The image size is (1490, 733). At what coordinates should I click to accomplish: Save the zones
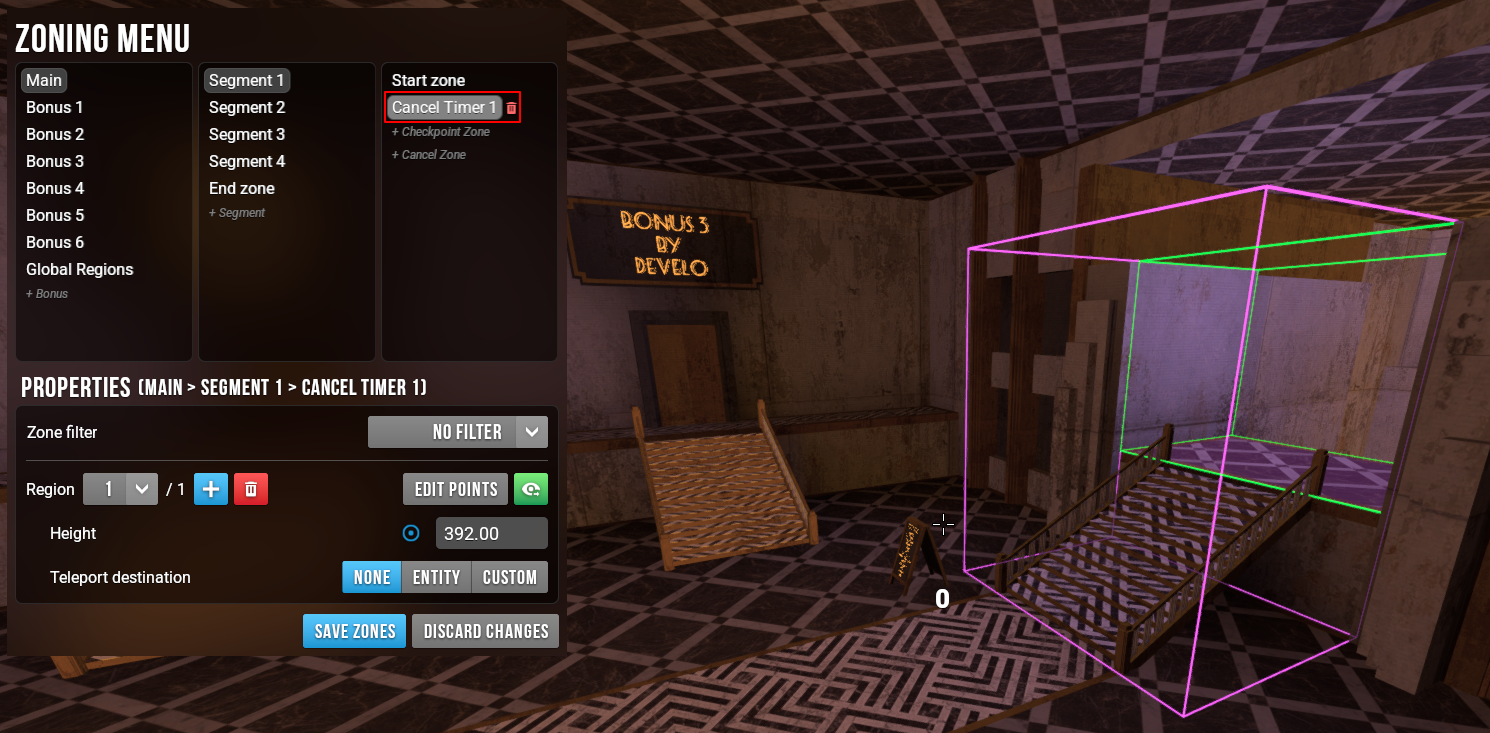pyautogui.click(x=354, y=631)
